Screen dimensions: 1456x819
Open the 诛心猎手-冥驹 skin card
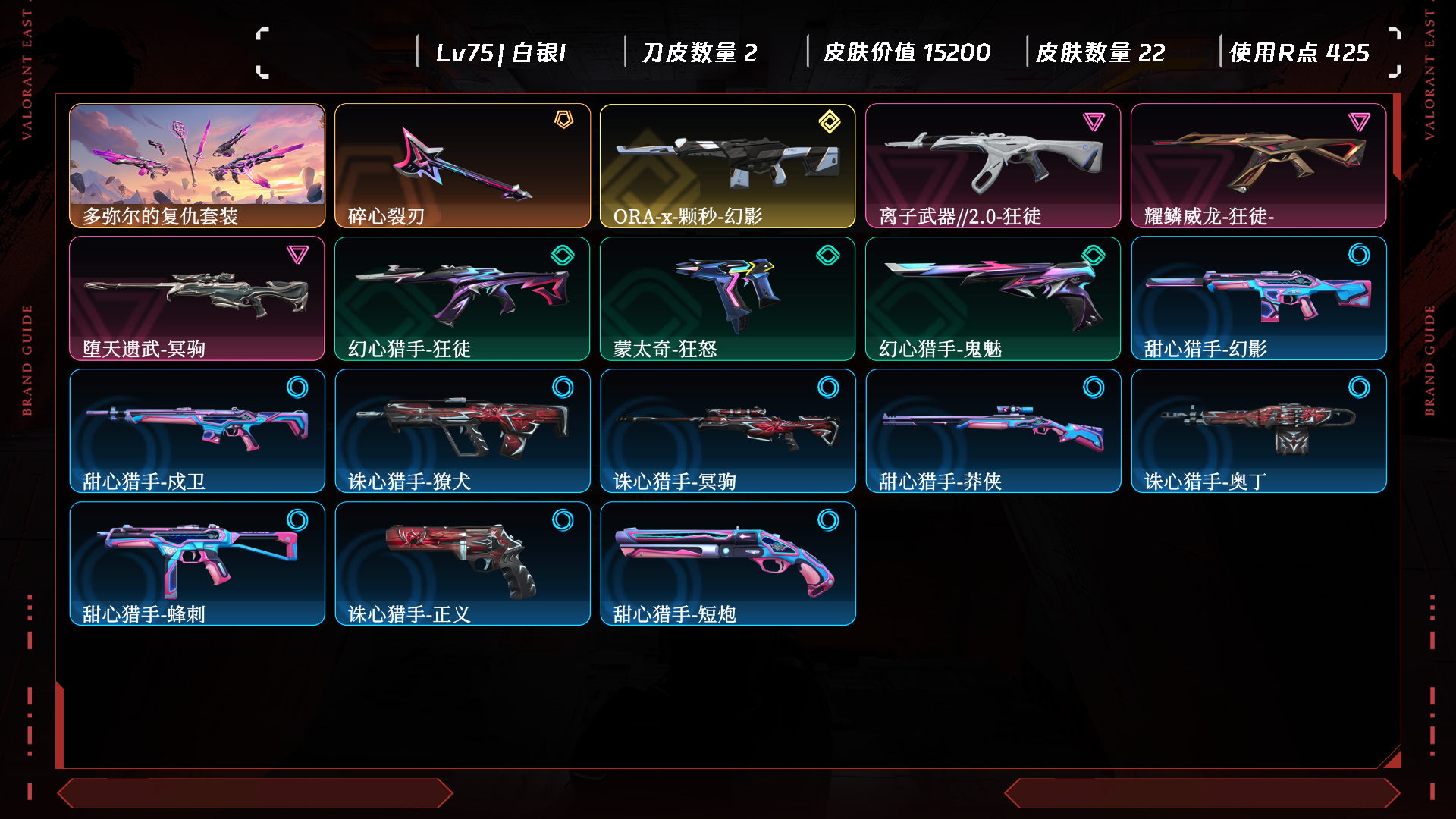728,431
